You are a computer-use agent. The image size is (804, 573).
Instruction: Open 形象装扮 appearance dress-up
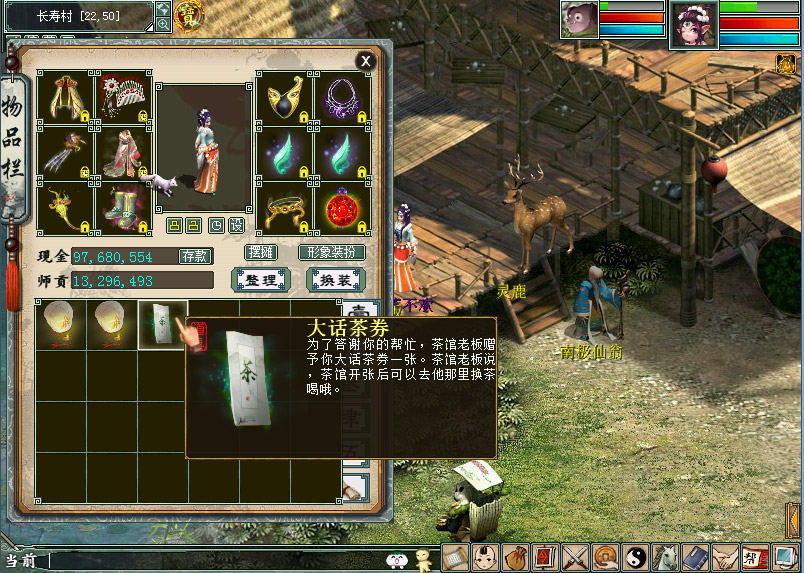click(332, 253)
